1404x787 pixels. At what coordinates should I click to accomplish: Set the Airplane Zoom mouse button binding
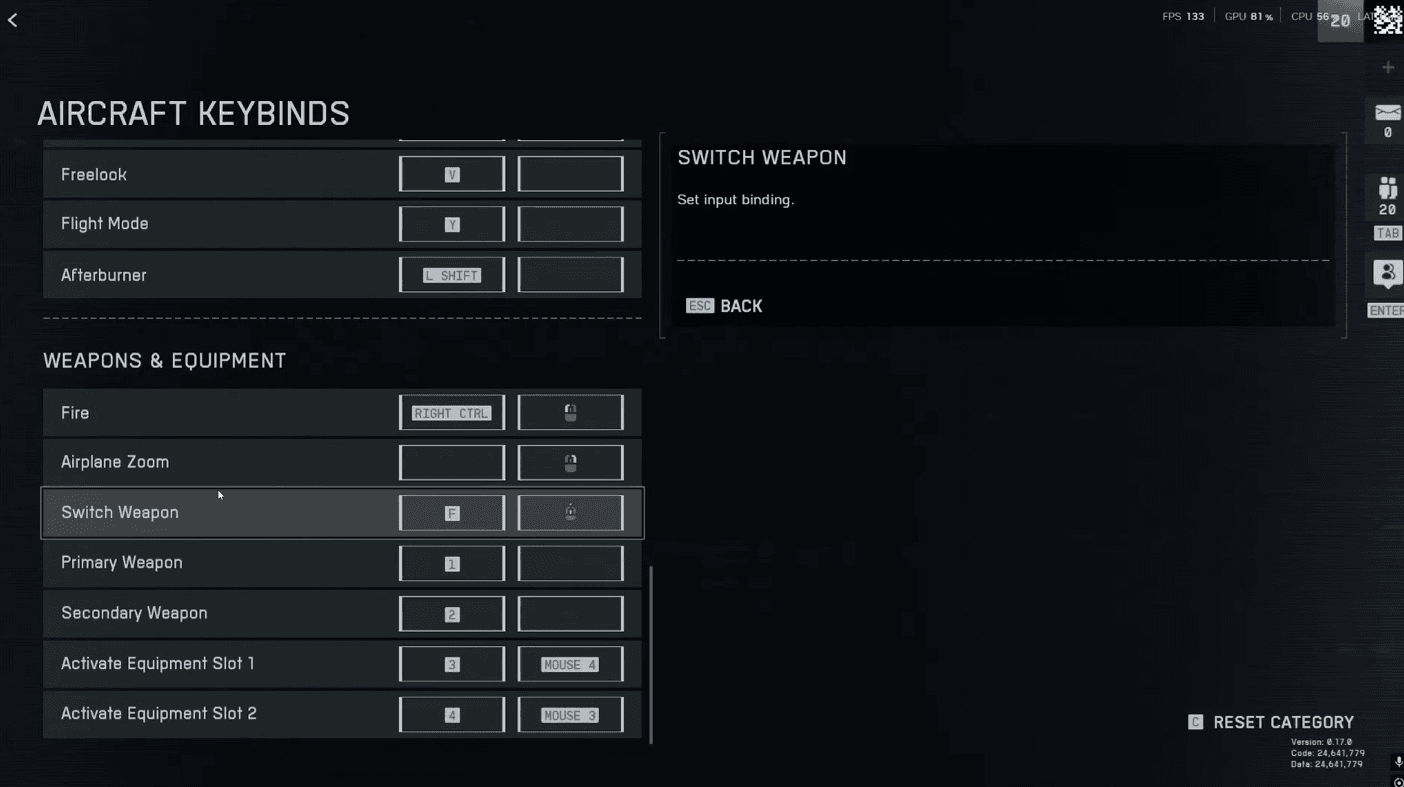(x=570, y=463)
